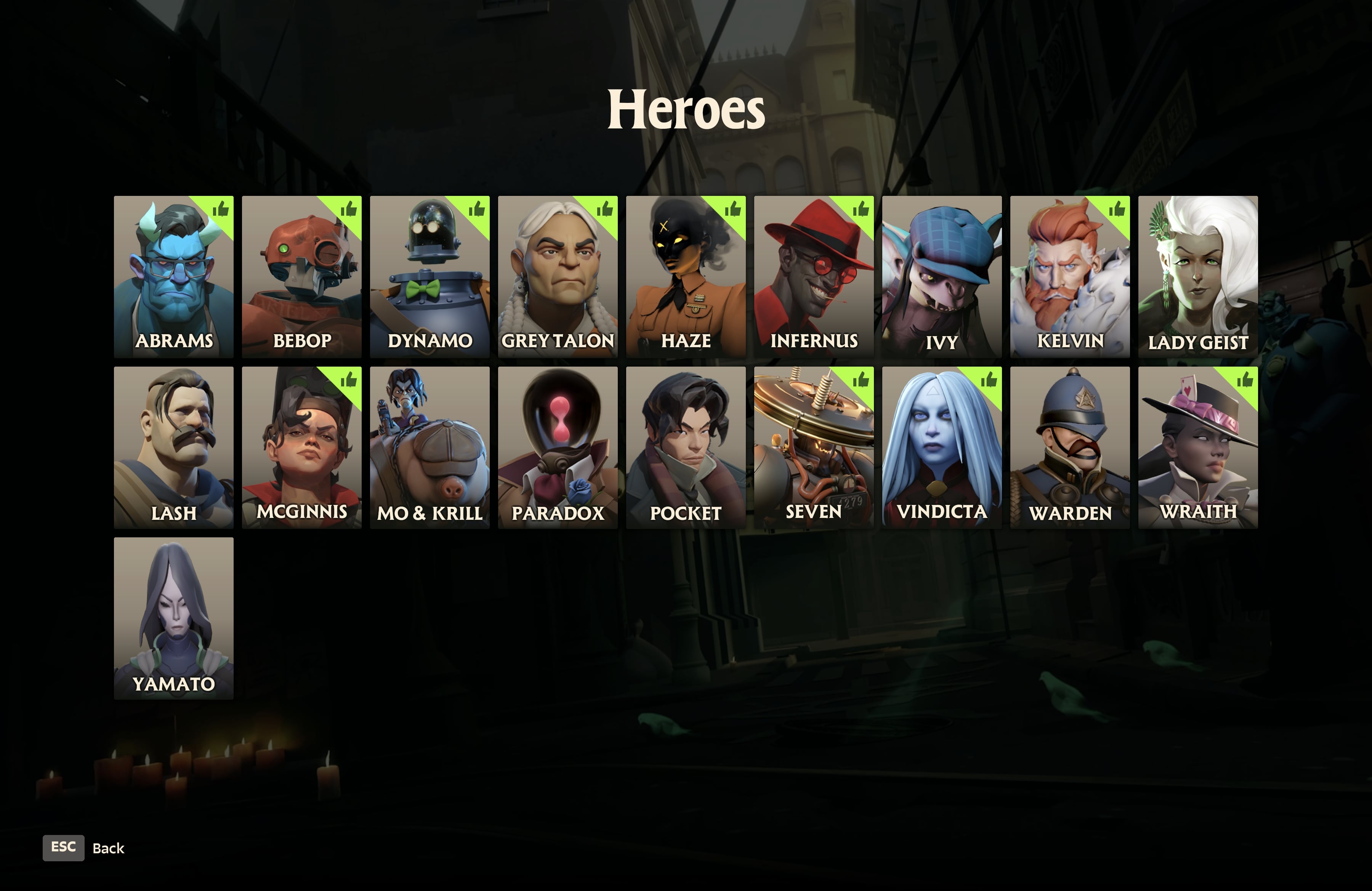Open the Seven hero card
Screen dimensions: 1372x891
coord(813,447)
